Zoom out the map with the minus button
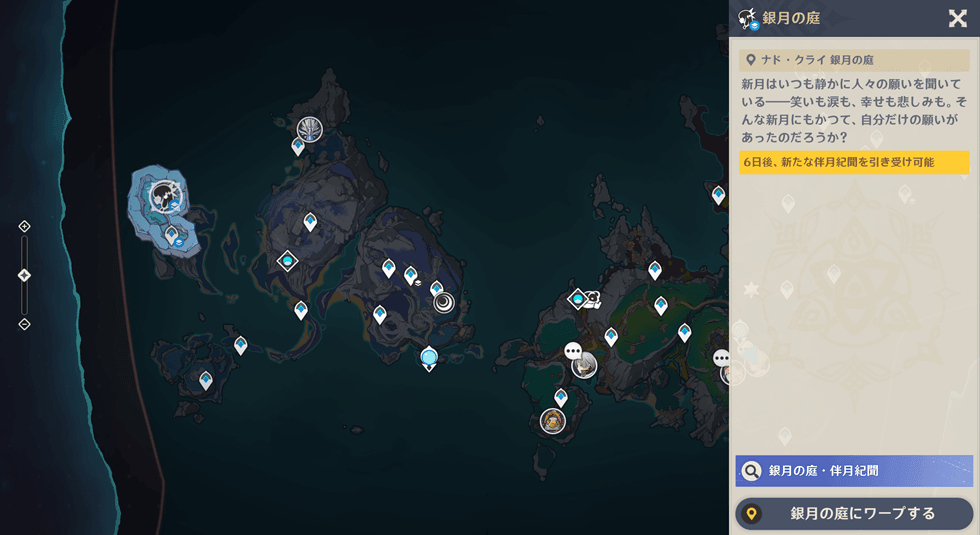 click(x=24, y=324)
